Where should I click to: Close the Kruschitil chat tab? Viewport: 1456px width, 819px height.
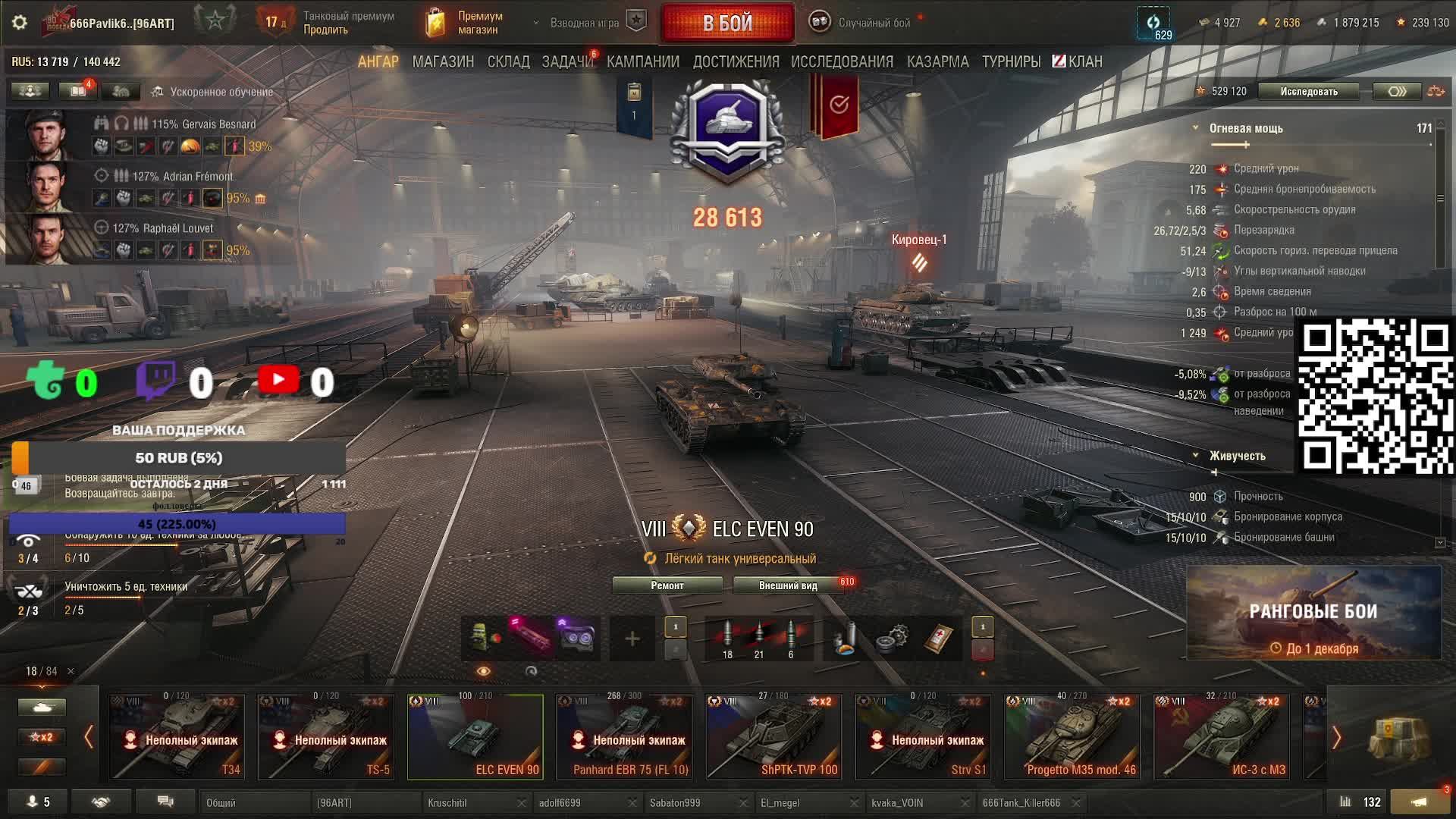[522, 802]
